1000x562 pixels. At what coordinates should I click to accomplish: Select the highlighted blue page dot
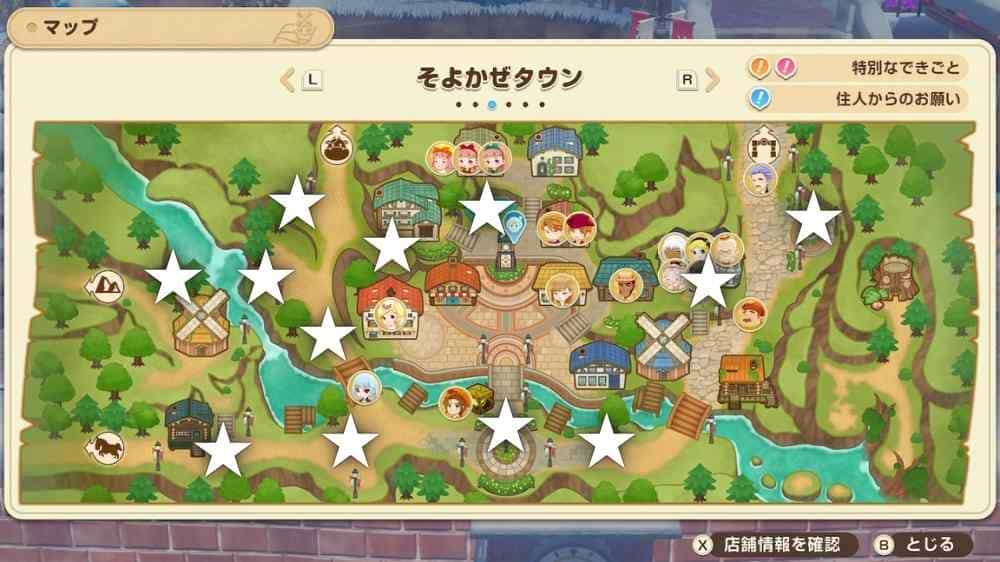tap(492, 104)
